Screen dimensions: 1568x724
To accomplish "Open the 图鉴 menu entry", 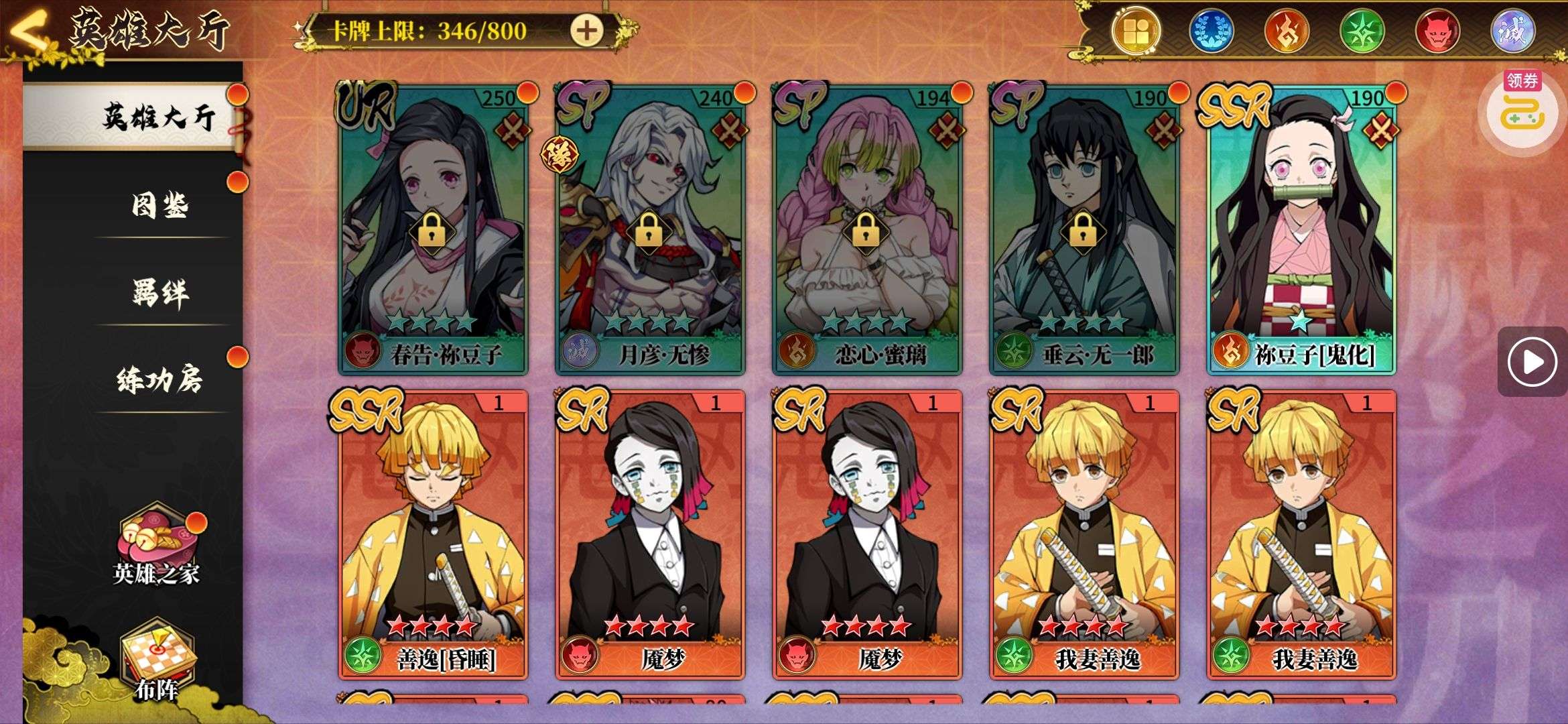I will (x=159, y=204).
